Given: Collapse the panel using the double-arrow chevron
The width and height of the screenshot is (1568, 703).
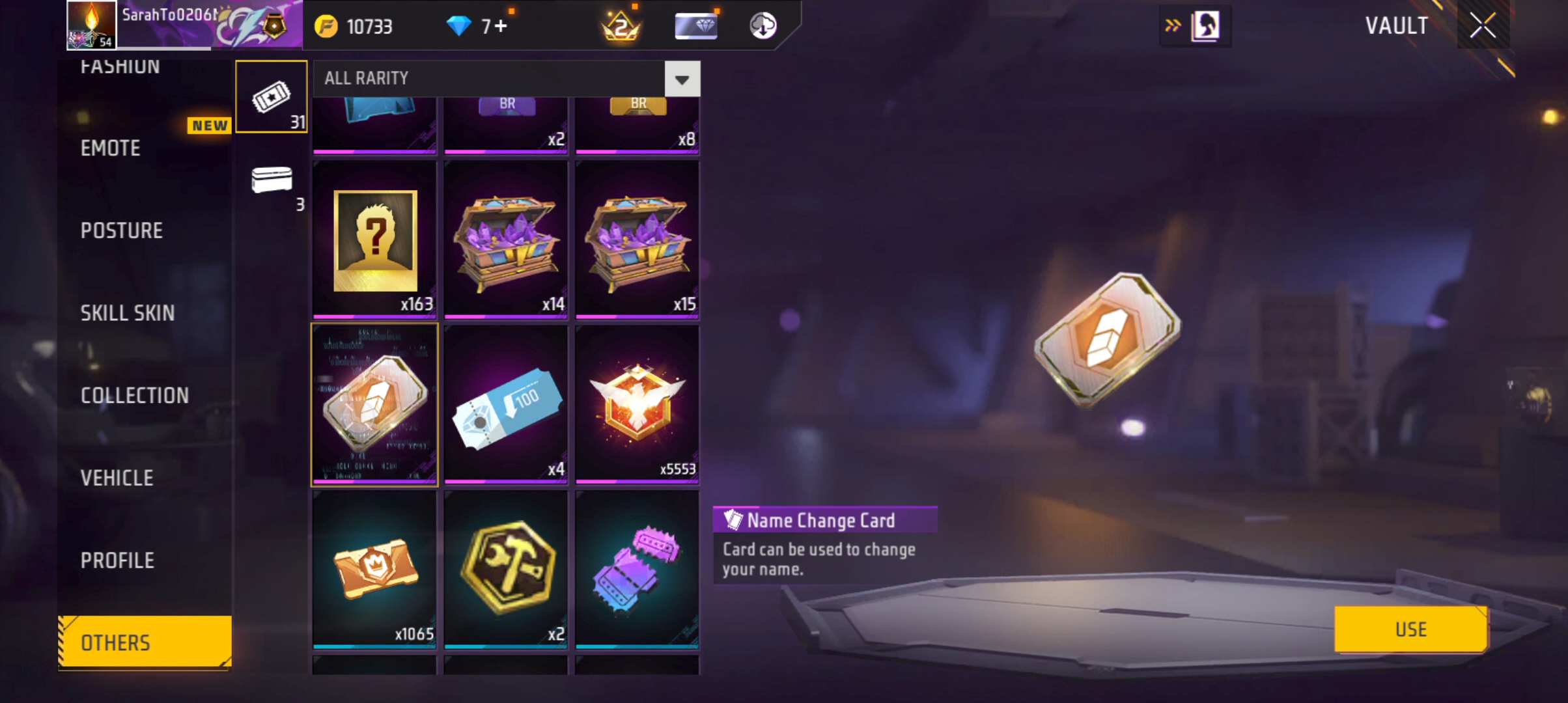Looking at the screenshot, I should [1173, 25].
